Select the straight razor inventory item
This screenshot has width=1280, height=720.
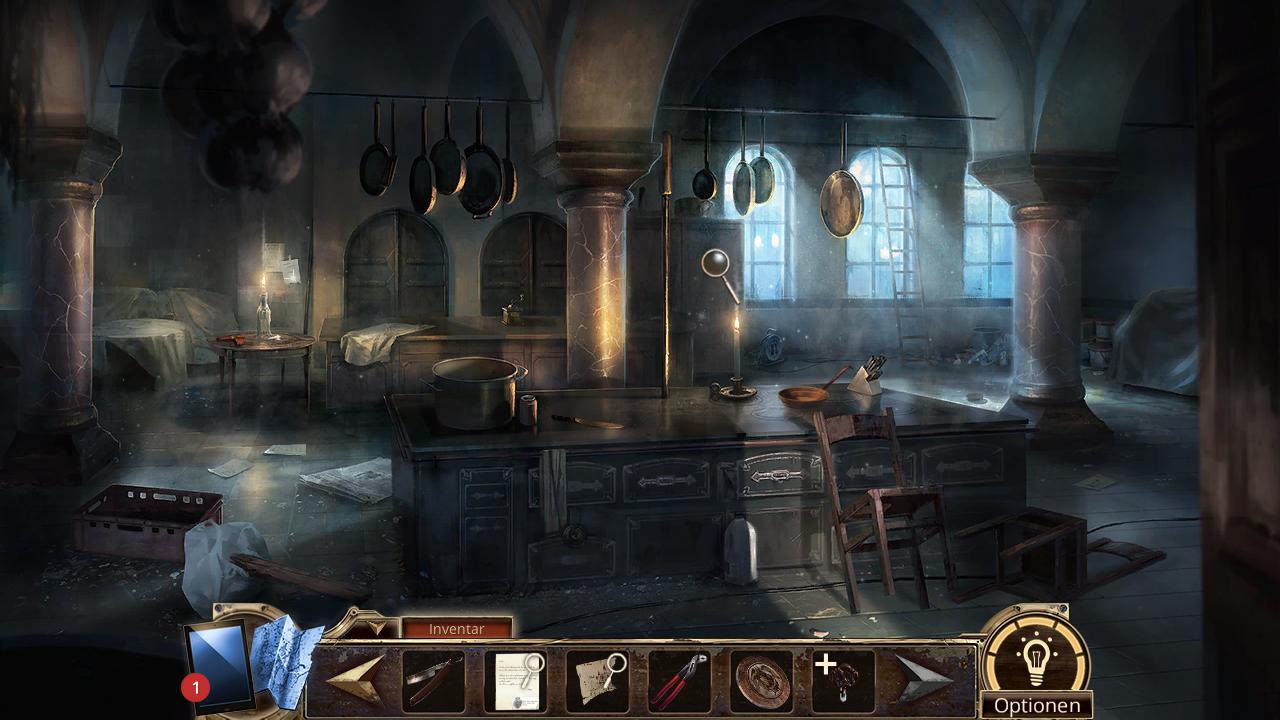433,681
